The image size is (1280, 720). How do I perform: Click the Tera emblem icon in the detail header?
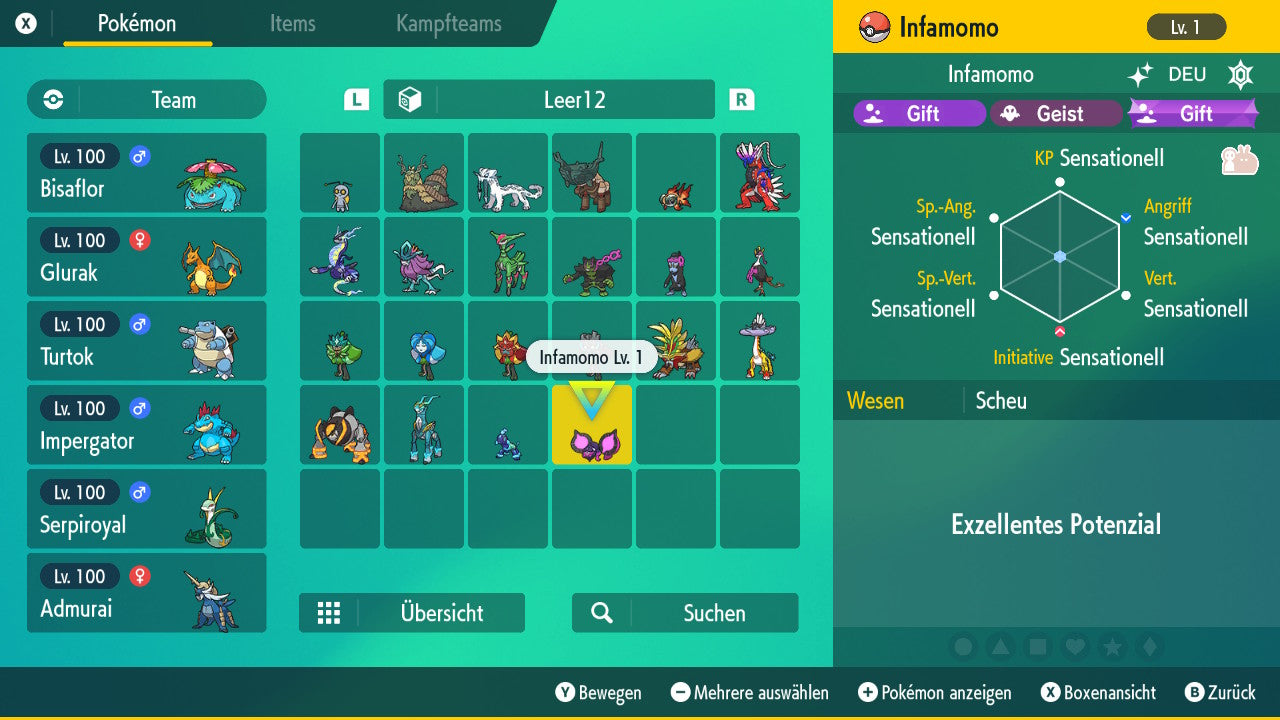pyautogui.click(x=1240, y=74)
